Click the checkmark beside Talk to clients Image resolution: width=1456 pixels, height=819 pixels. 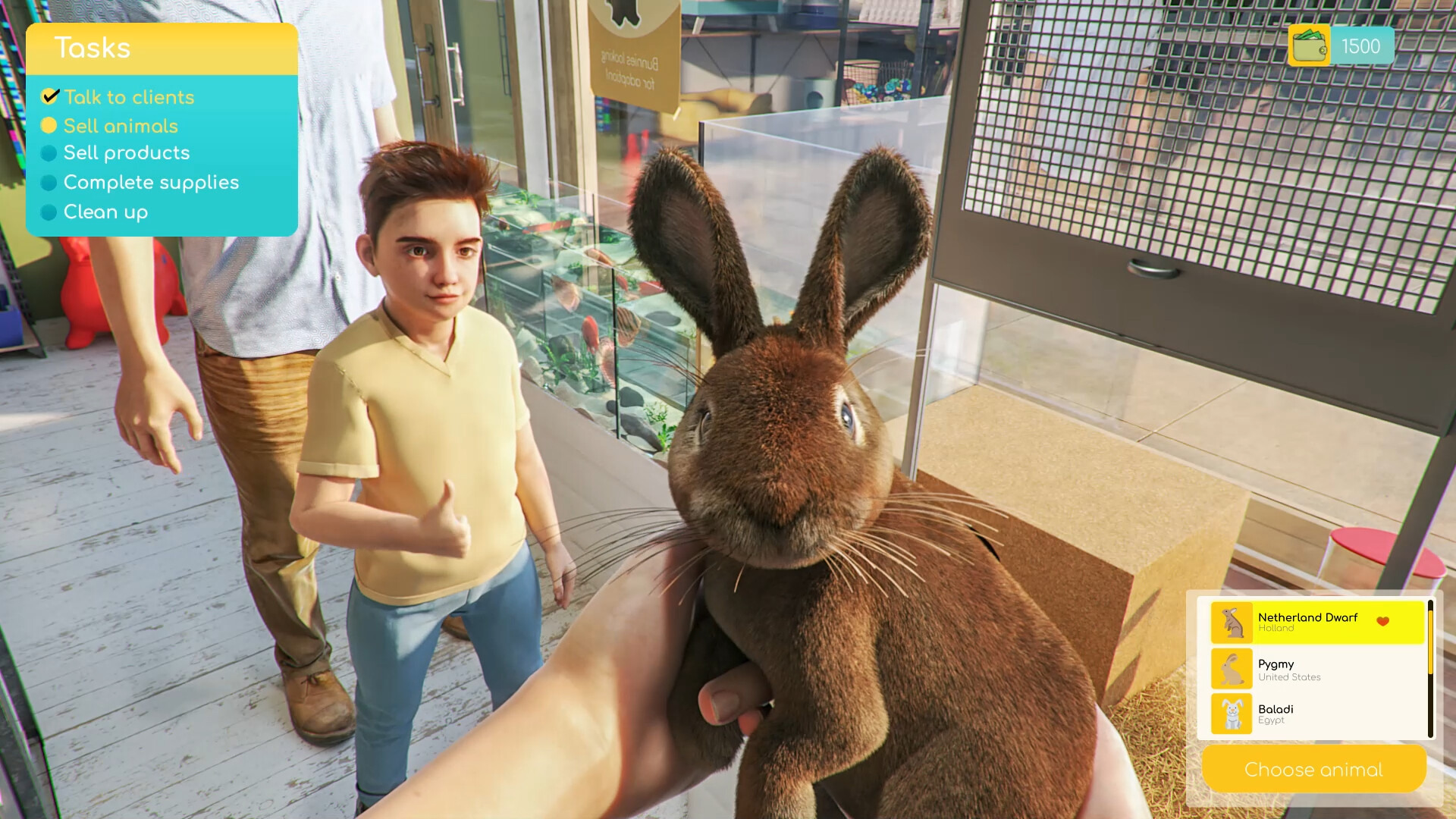[x=50, y=96]
